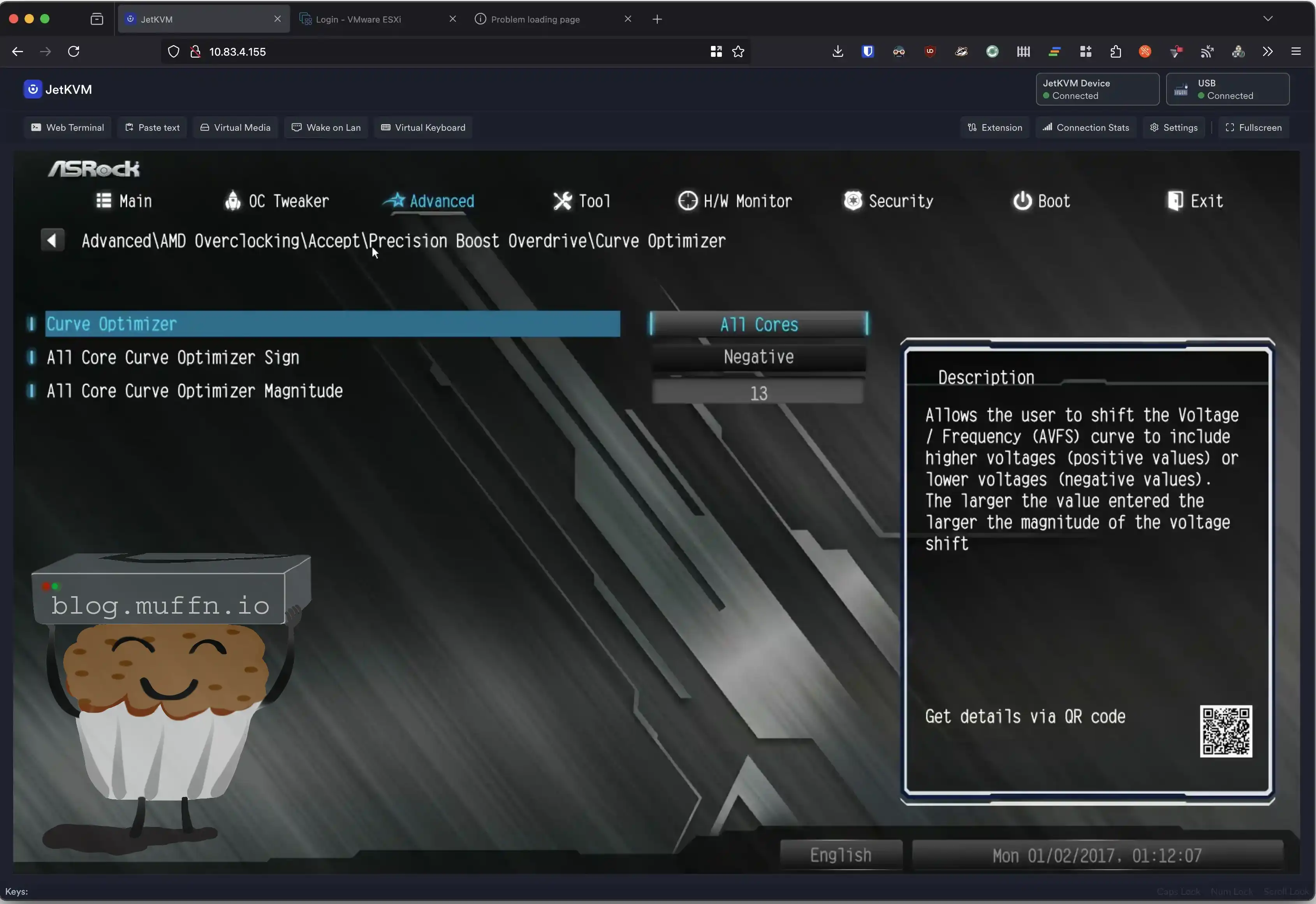Open the JetKVM Virtual Keyboard

click(x=423, y=127)
